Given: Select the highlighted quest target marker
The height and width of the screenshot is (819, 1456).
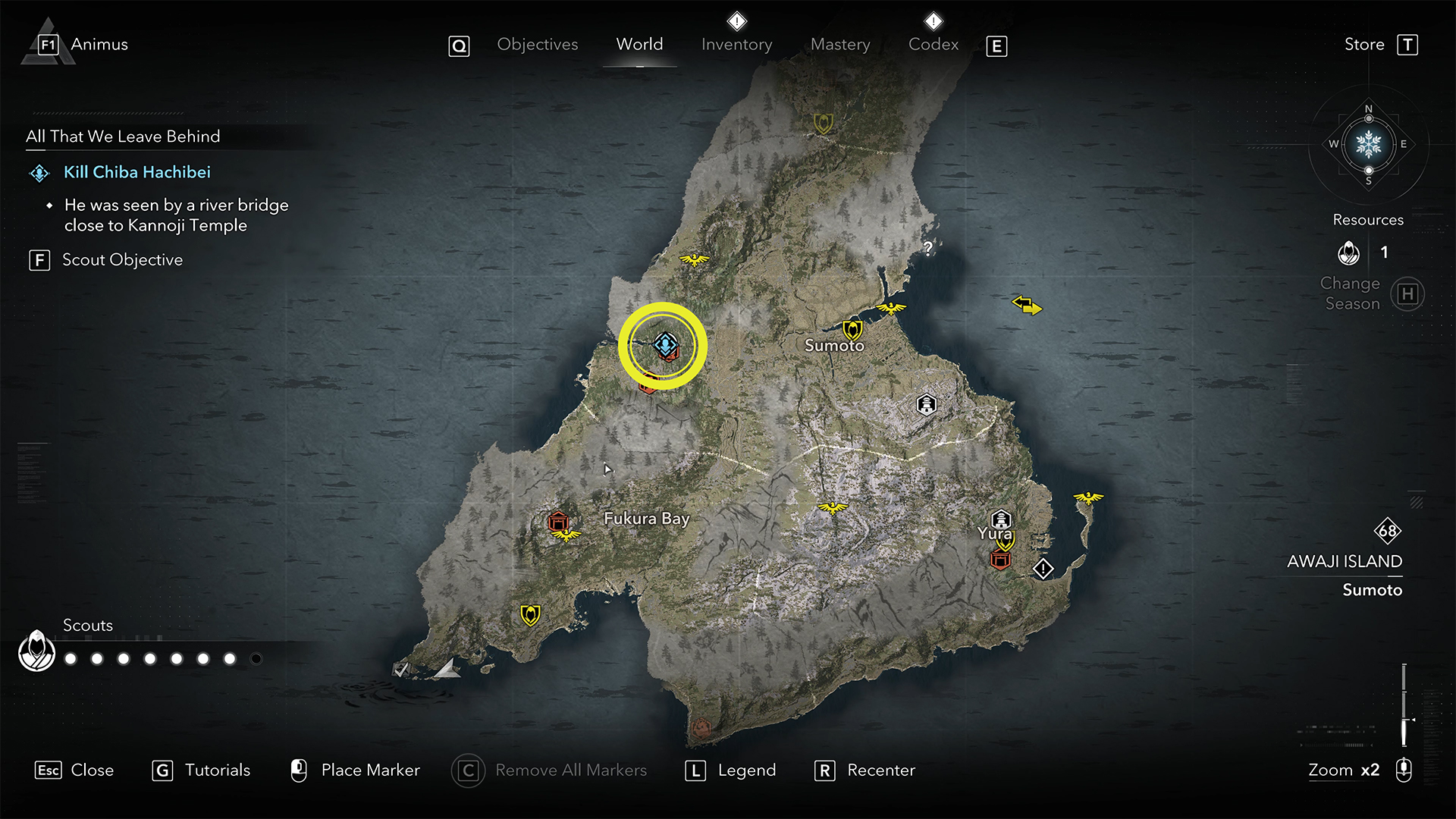Looking at the screenshot, I should pyautogui.click(x=665, y=345).
